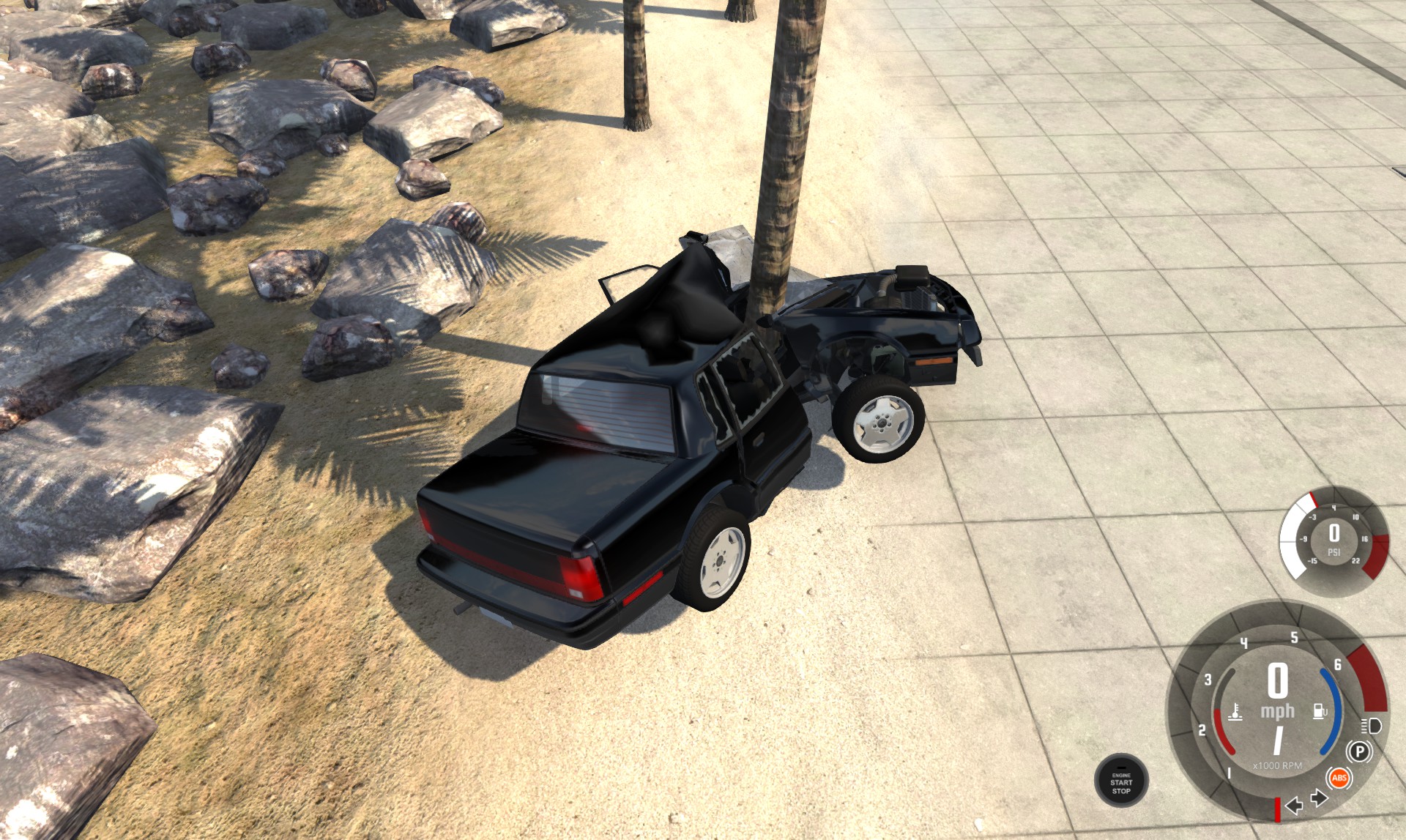Click the PSI label on the boost gauge
This screenshot has height=840, width=1406.
(x=1334, y=552)
